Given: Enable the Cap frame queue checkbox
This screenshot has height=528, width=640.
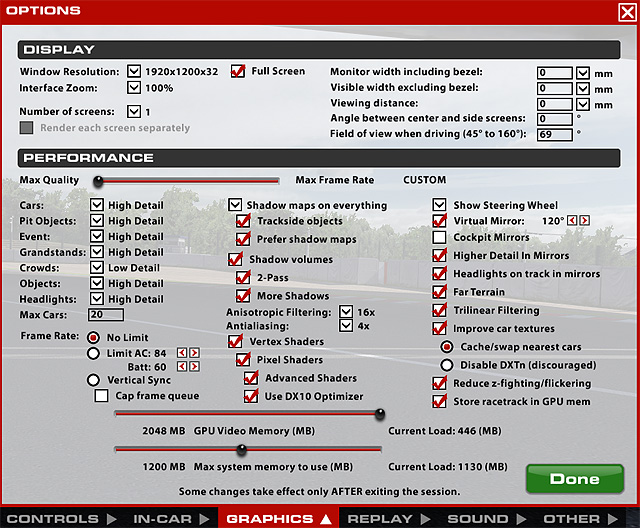Looking at the screenshot, I should (x=101, y=396).
